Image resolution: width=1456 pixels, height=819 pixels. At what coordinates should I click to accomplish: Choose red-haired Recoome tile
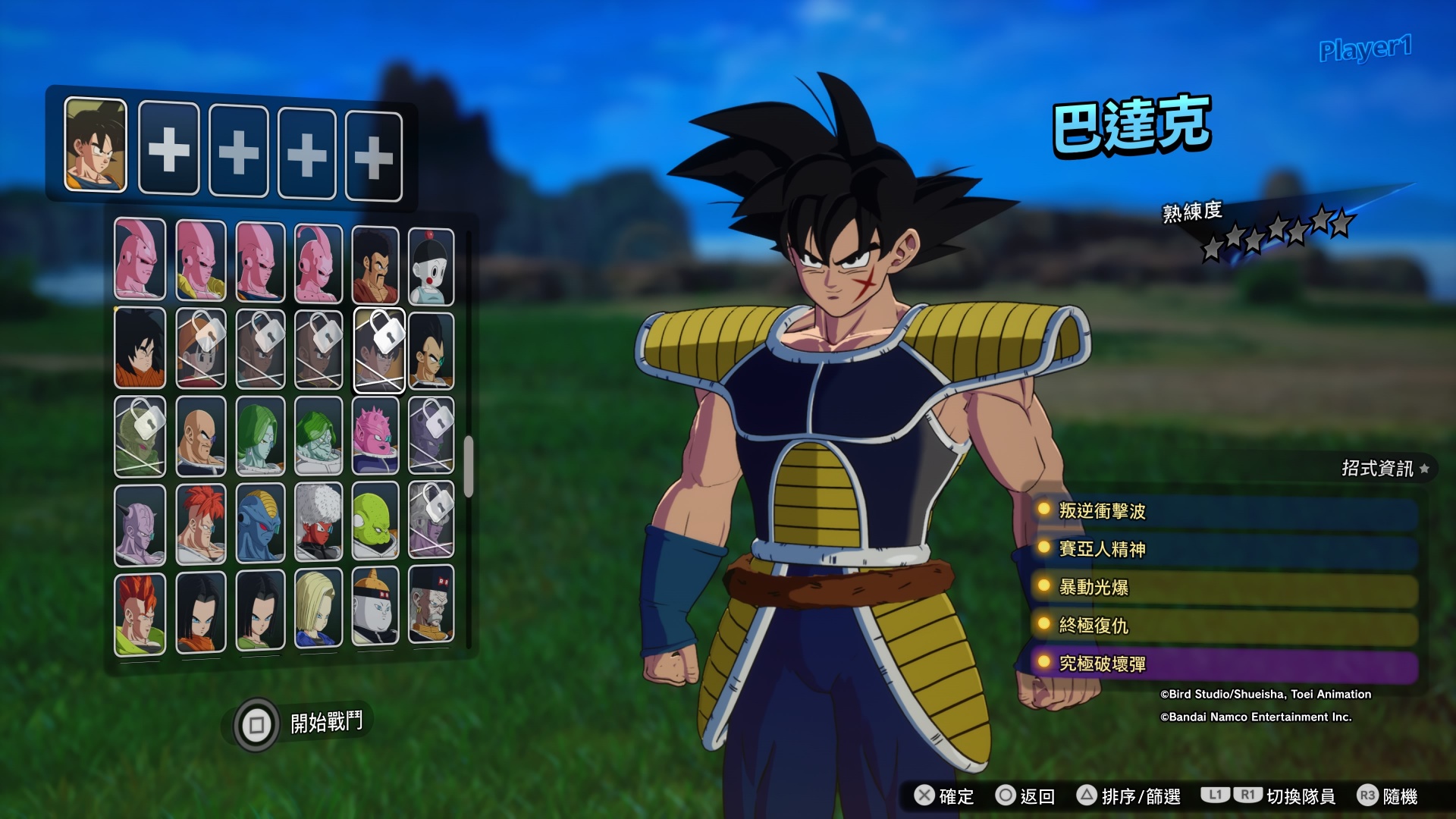click(201, 524)
